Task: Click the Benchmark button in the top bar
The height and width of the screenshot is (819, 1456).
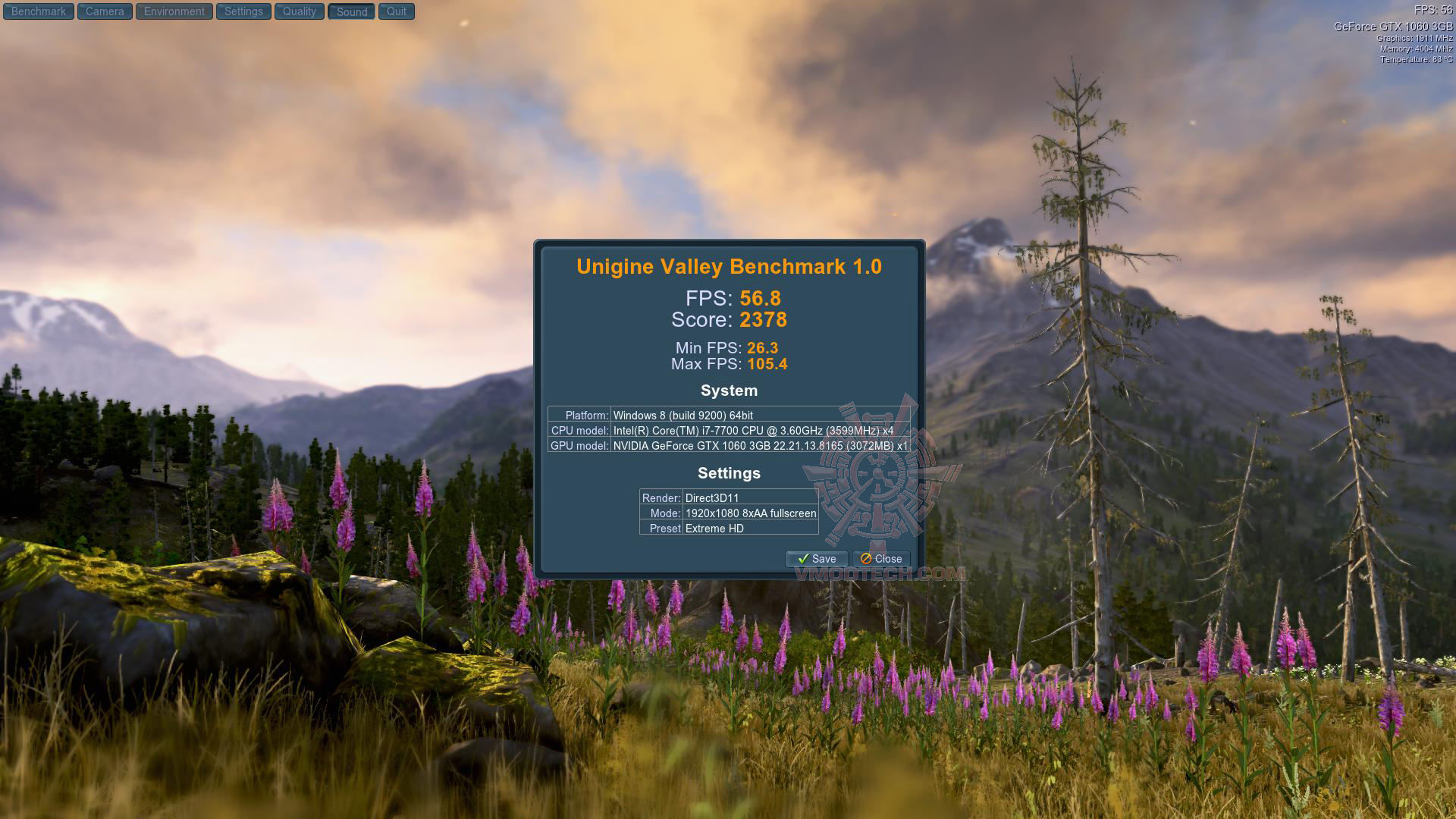Action: (x=39, y=11)
